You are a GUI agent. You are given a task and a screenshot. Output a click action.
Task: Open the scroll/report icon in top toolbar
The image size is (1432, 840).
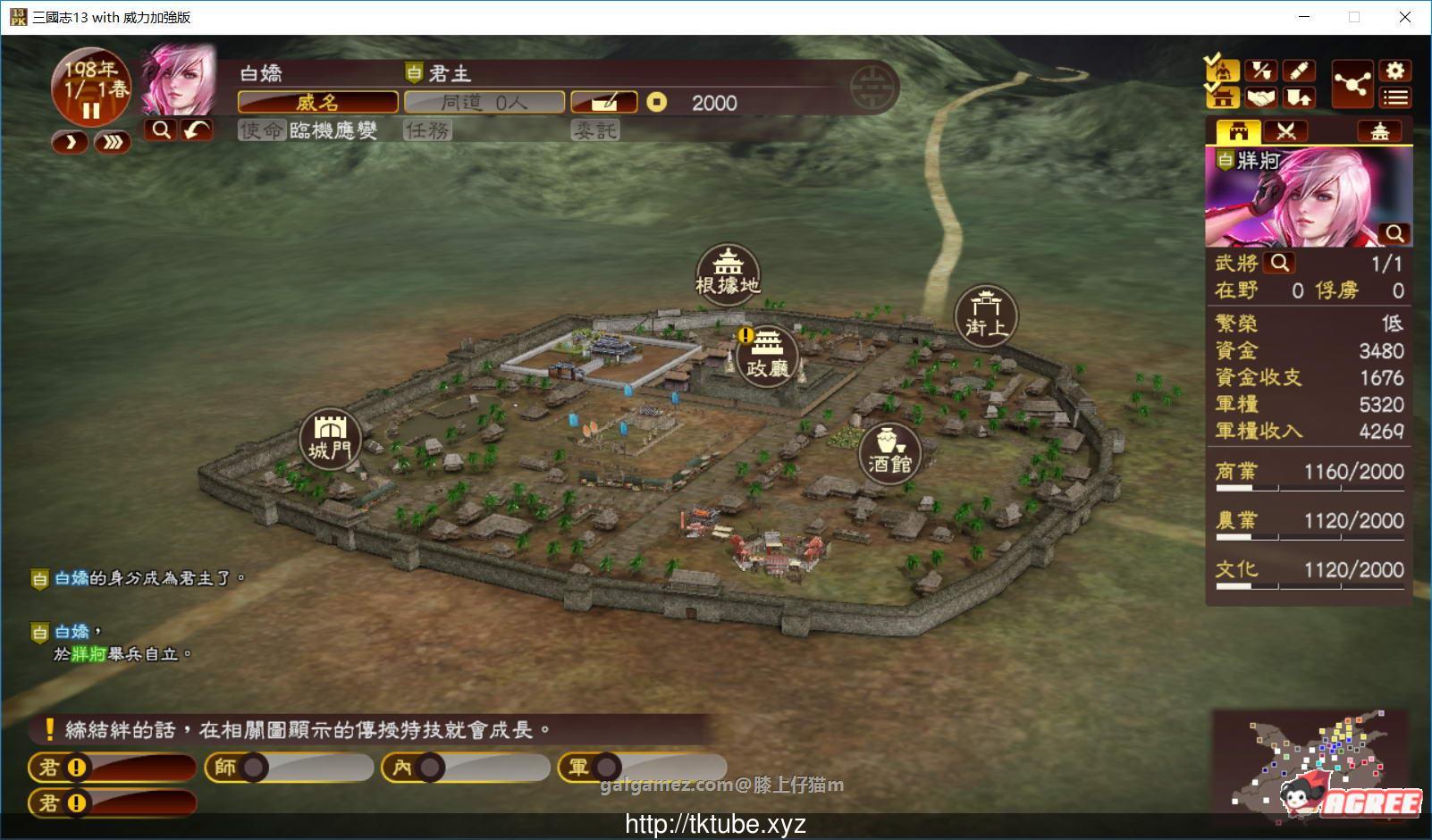[1300, 70]
